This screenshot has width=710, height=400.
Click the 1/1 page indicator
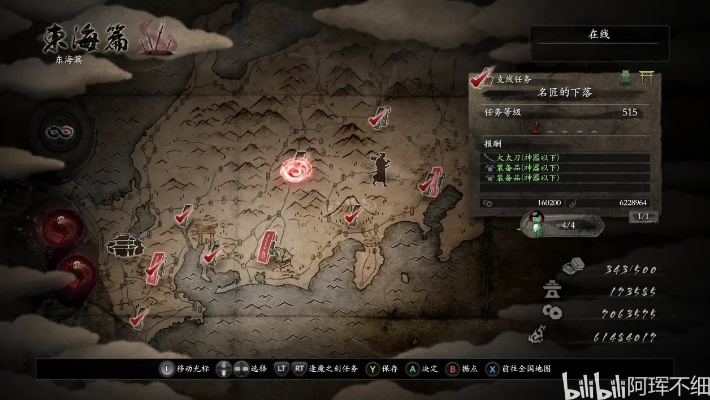642,216
